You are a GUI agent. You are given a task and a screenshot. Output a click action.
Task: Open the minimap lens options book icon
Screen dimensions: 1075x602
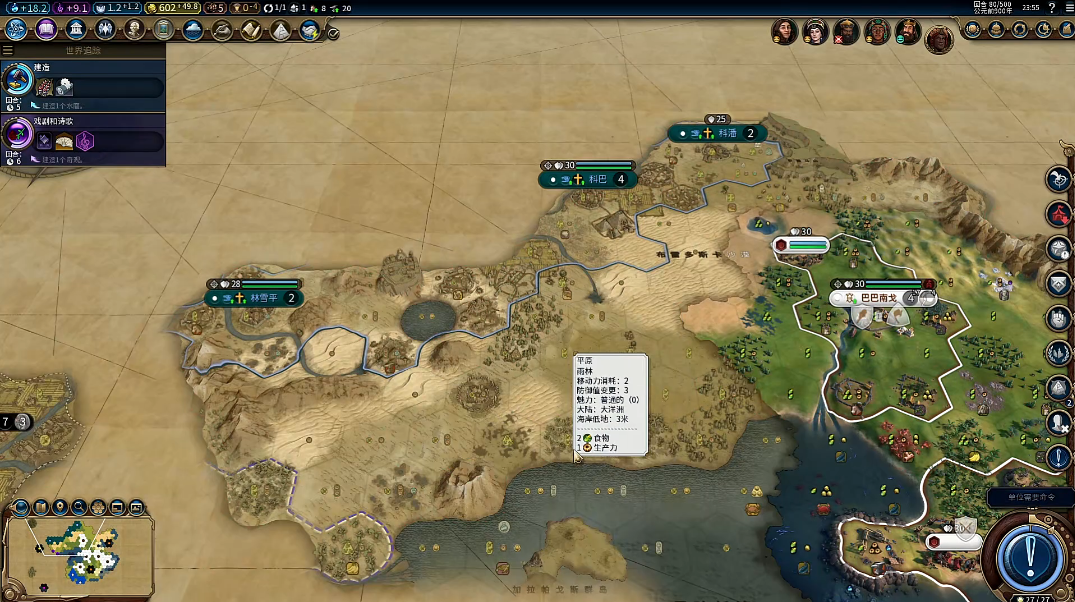[41, 507]
